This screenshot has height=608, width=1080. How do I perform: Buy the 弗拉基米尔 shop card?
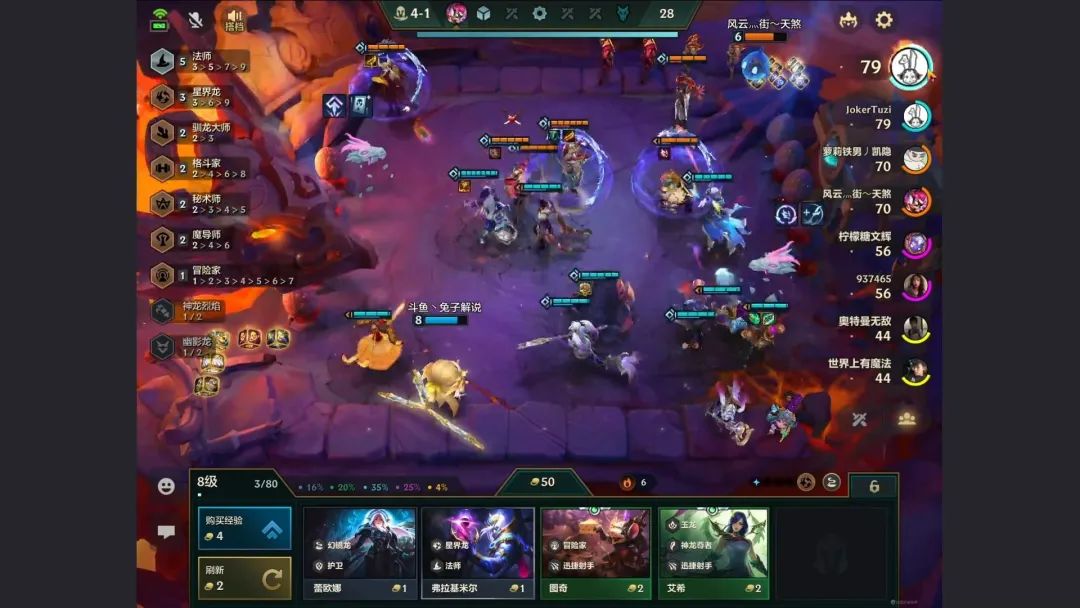[478, 552]
